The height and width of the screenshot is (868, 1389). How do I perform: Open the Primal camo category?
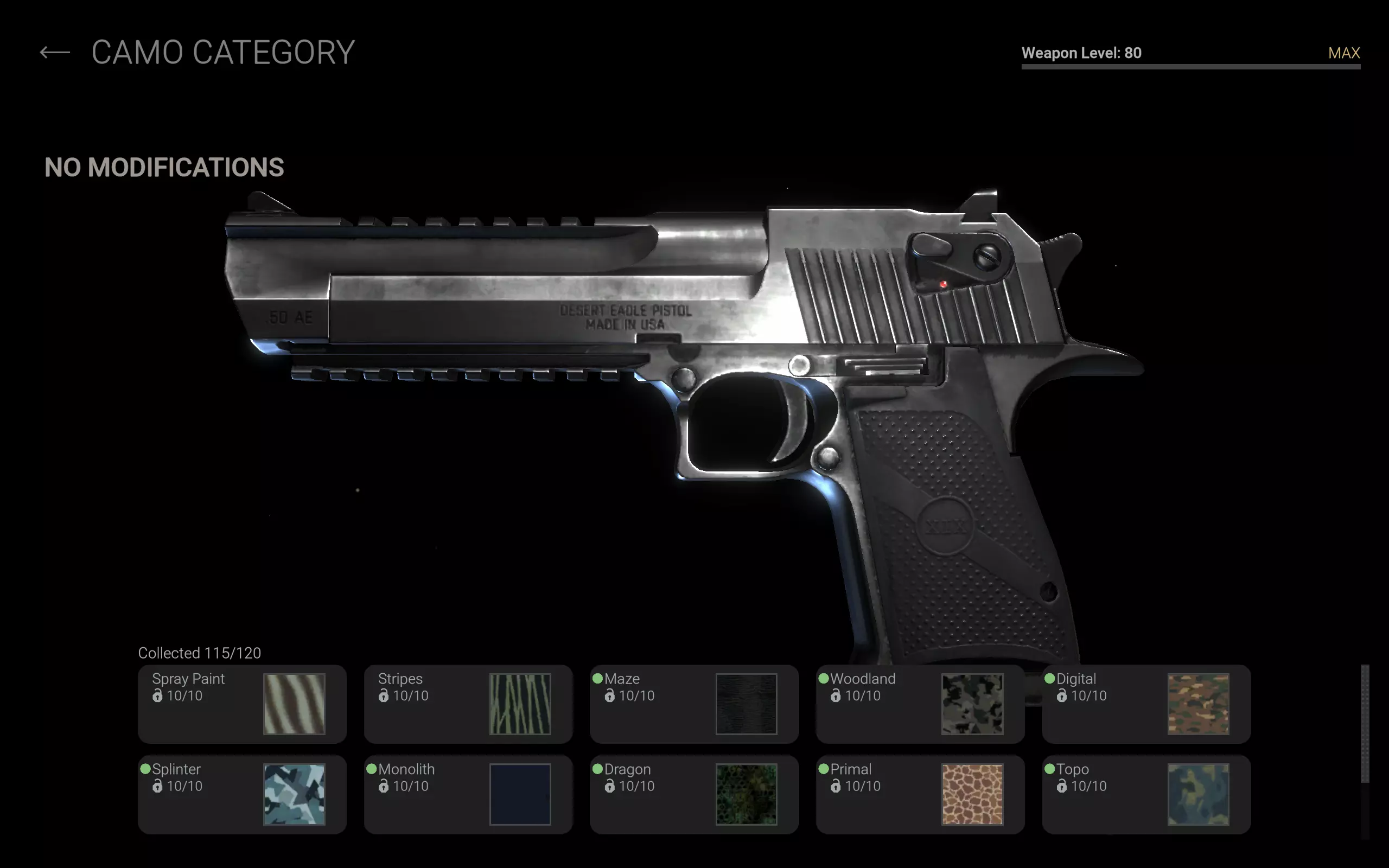[x=920, y=794]
